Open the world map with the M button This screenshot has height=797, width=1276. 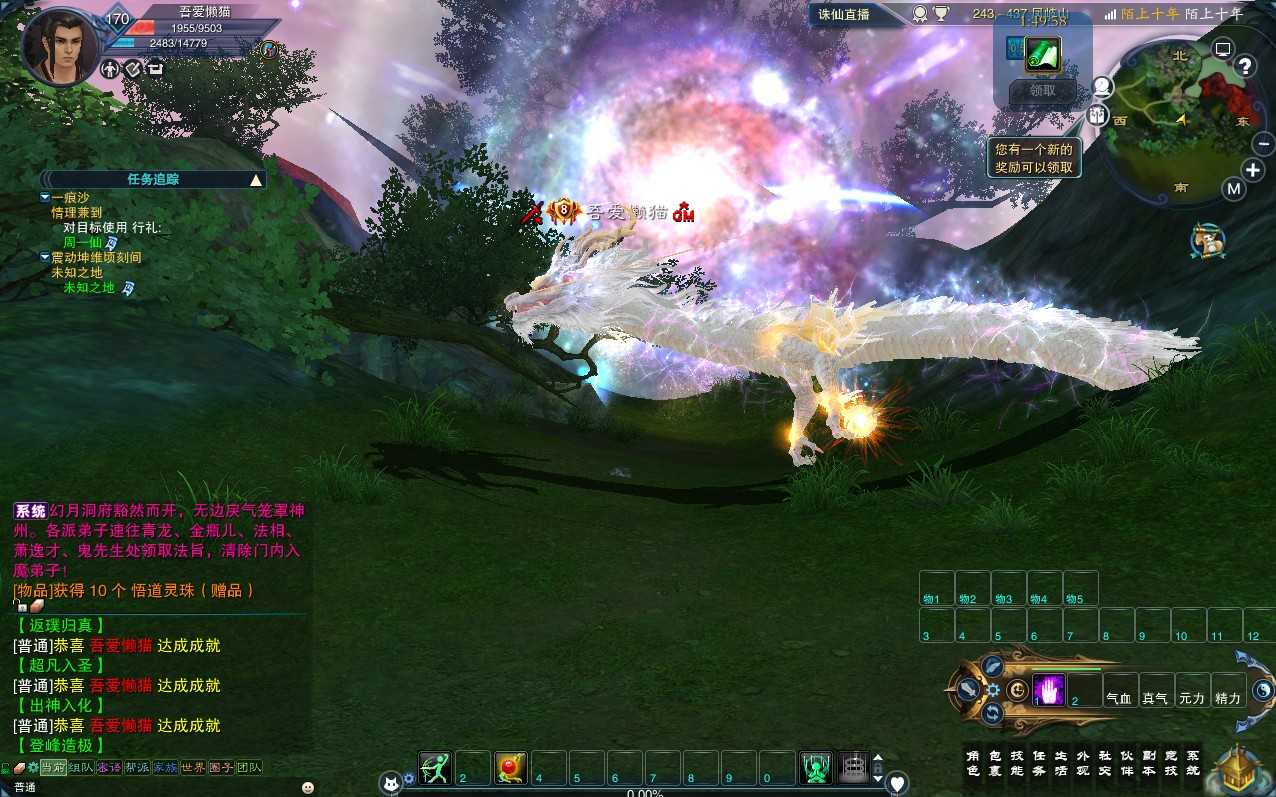[1234, 189]
